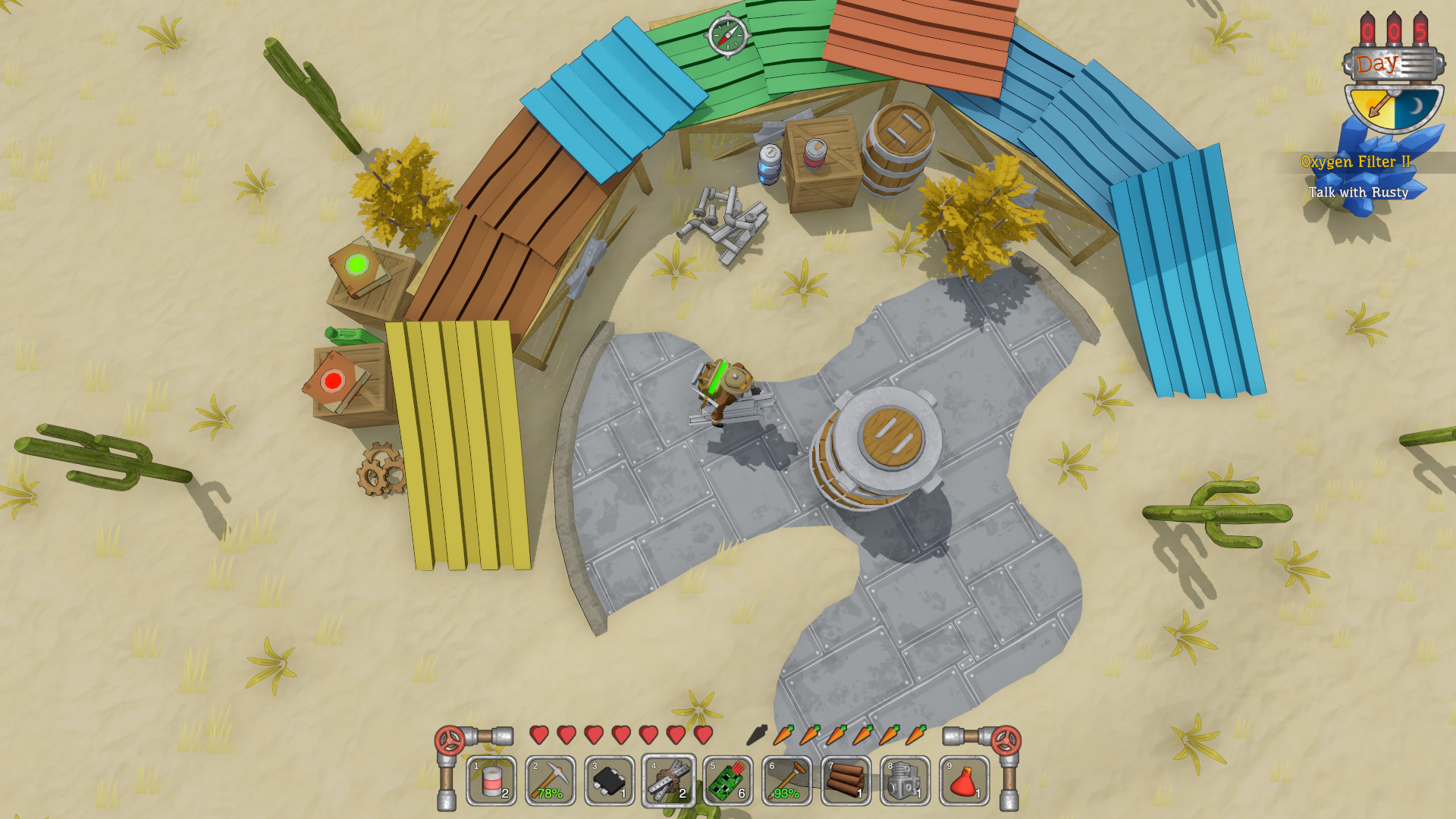Viewport: 1456px width, 819px height.
Task: Equip the hammer at 93% durability
Action: (787, 780)
